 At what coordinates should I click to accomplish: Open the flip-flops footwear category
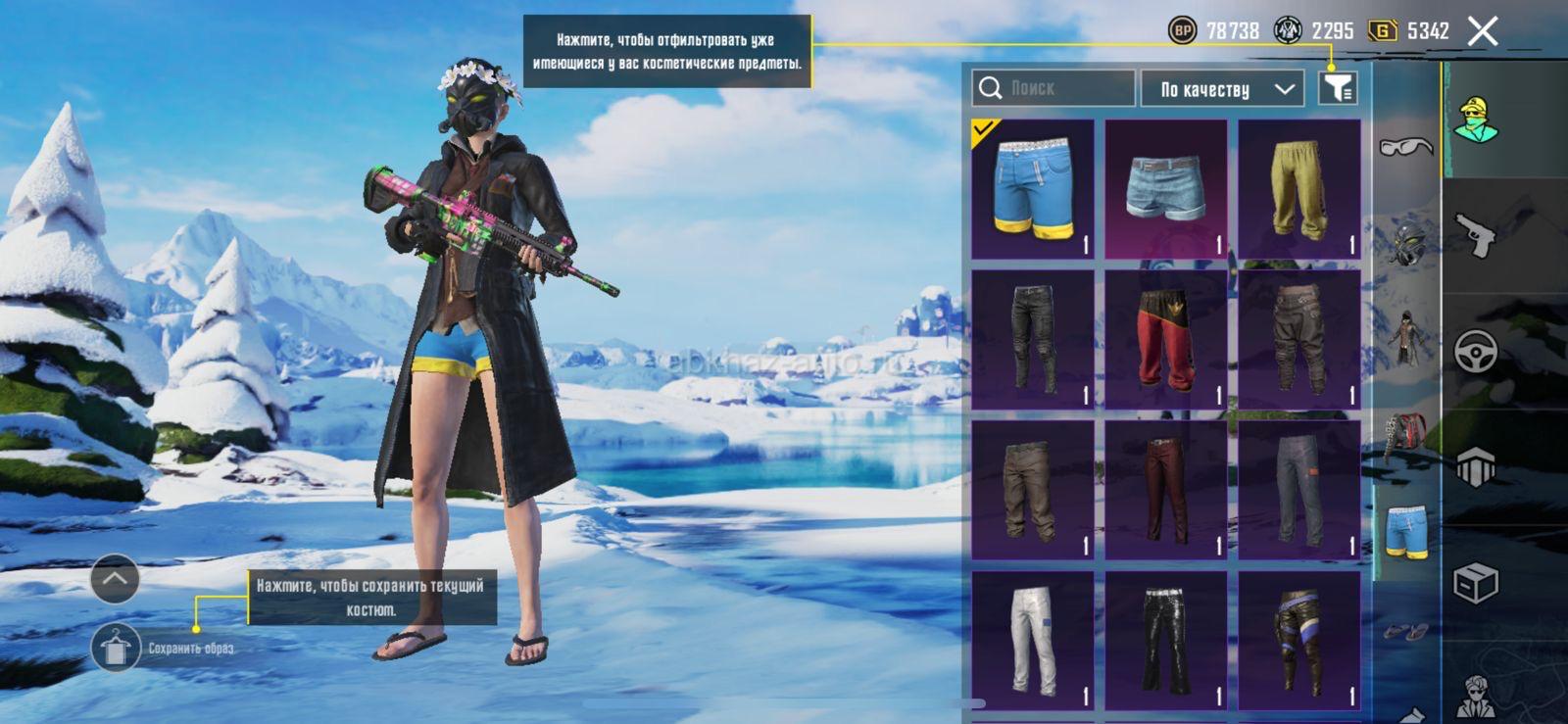click(1405, 632)
